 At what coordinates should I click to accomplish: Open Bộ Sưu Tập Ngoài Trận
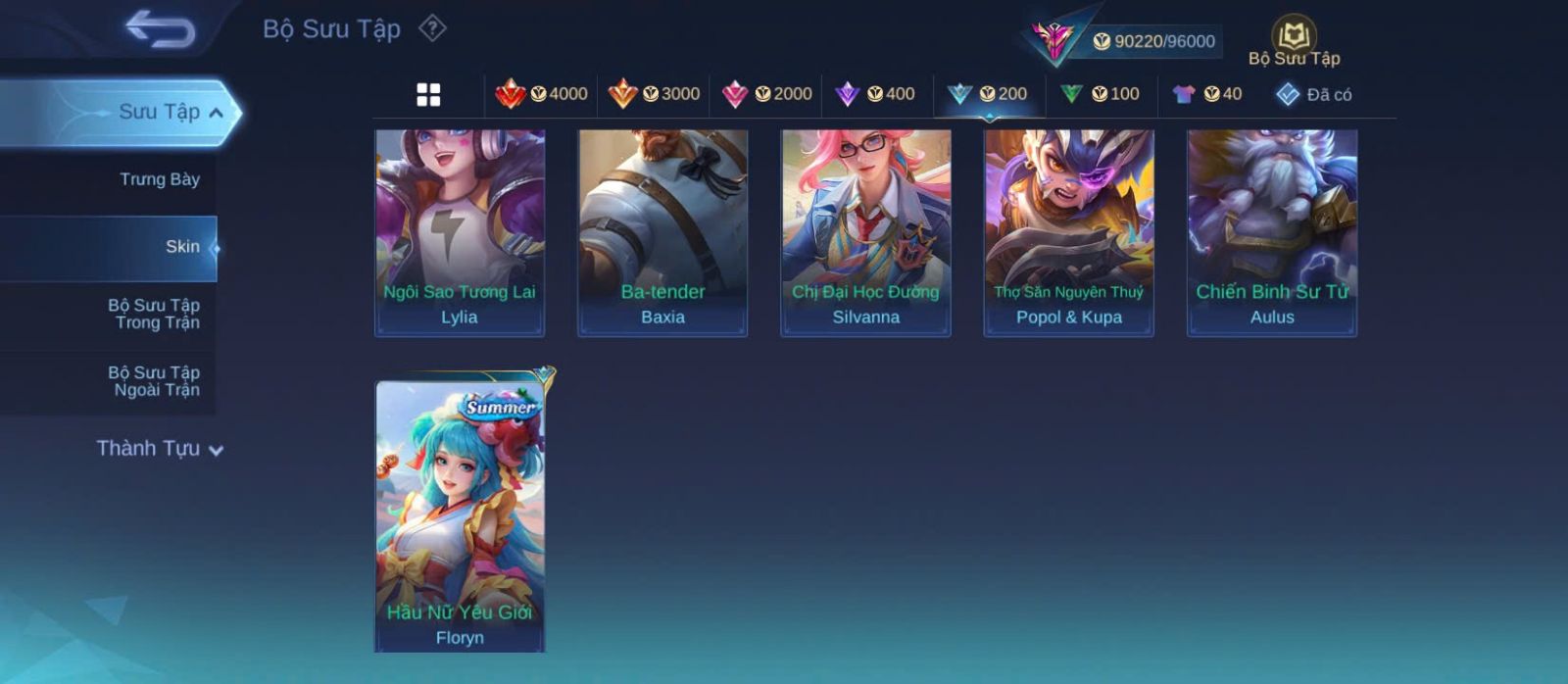click(154, 381)
